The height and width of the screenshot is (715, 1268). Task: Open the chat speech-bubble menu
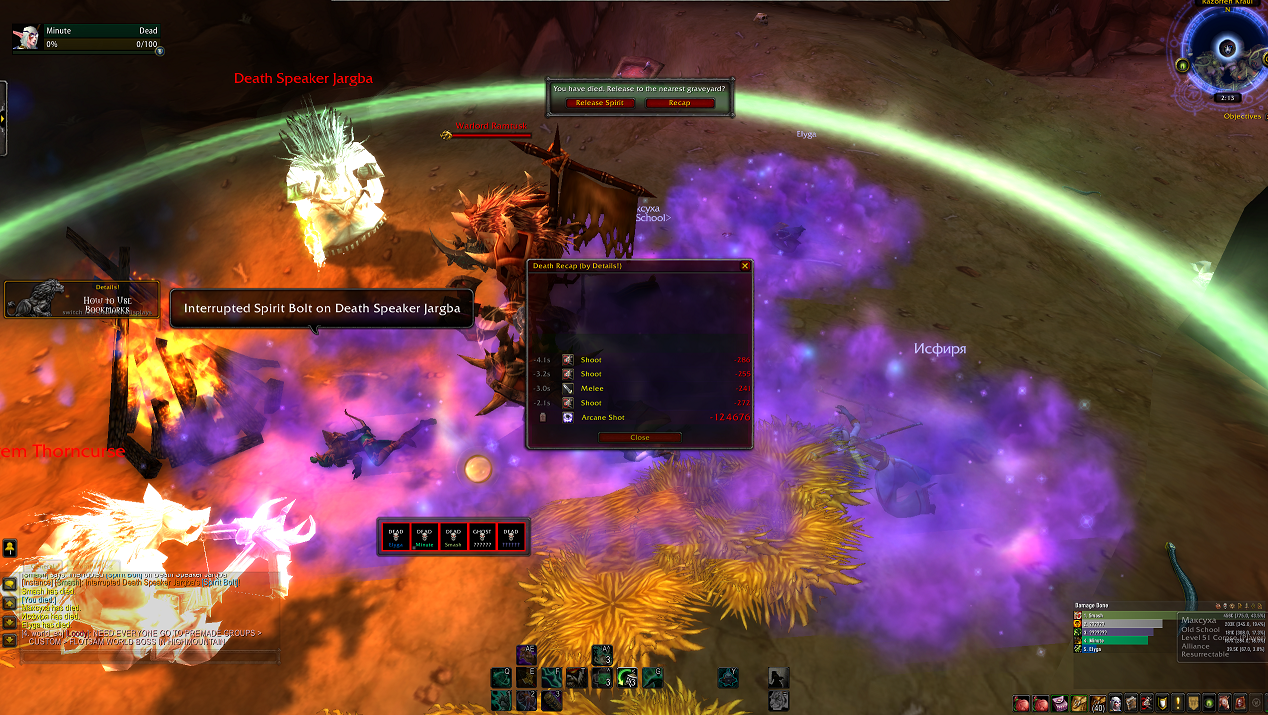pyautogui.click(x=9, y=584)
